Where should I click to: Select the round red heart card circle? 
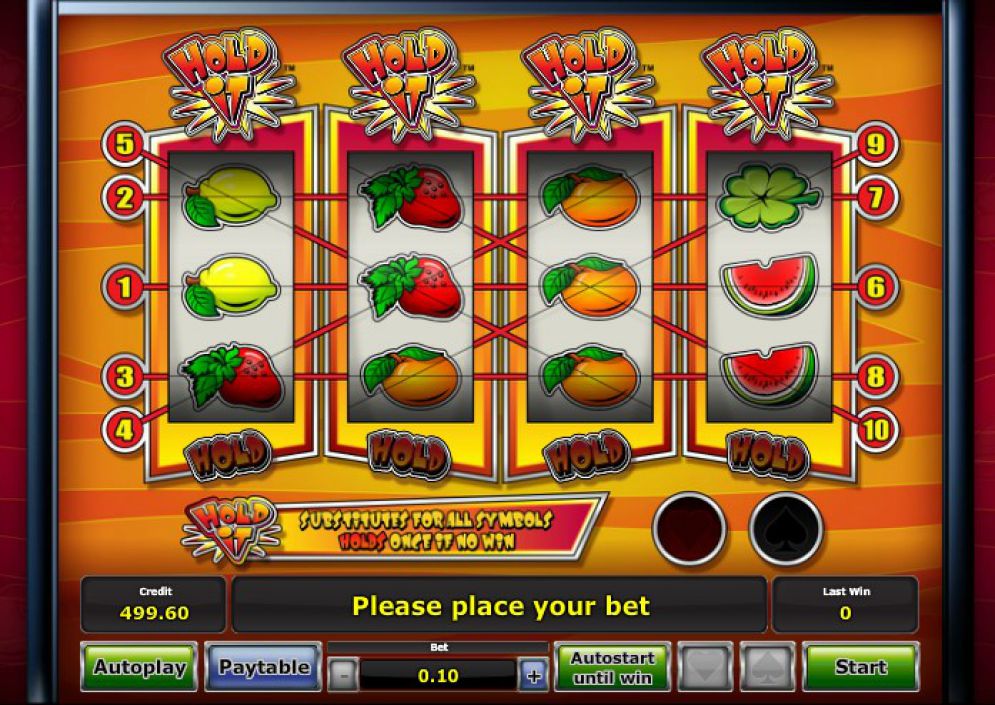pos(689,528)
